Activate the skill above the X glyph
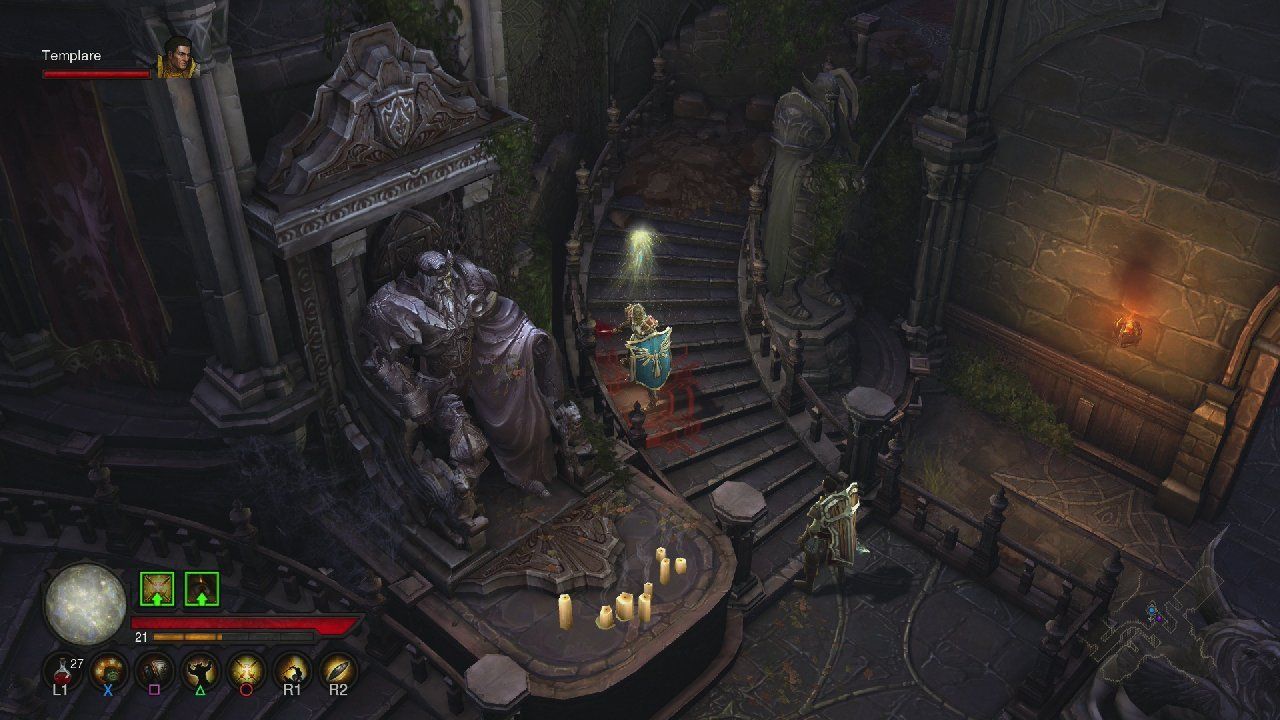This screenshot has height=720, width=1280. coord(108,670)
